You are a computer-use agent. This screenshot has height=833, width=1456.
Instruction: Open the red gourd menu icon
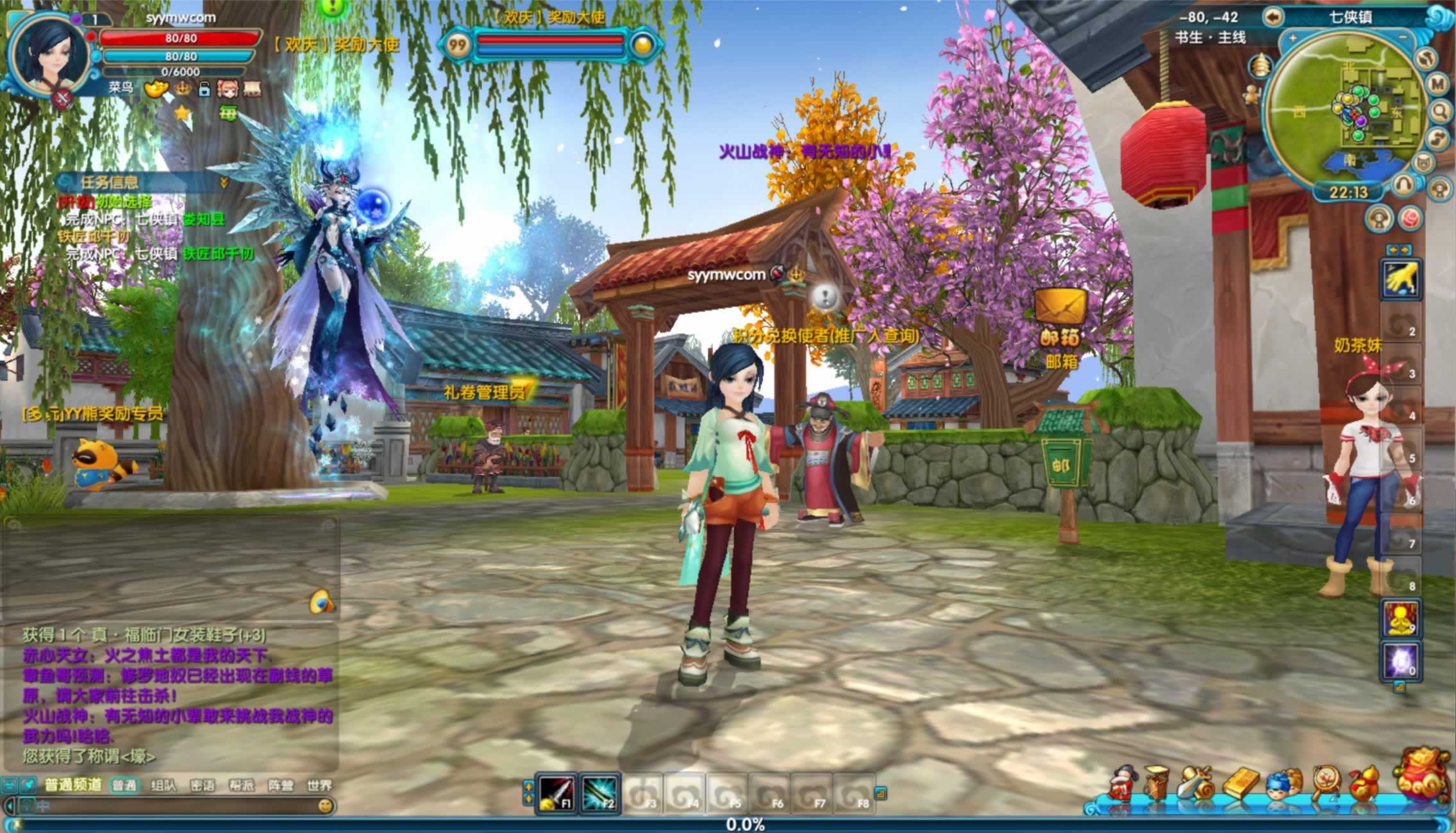click(x=1364, y=783)
